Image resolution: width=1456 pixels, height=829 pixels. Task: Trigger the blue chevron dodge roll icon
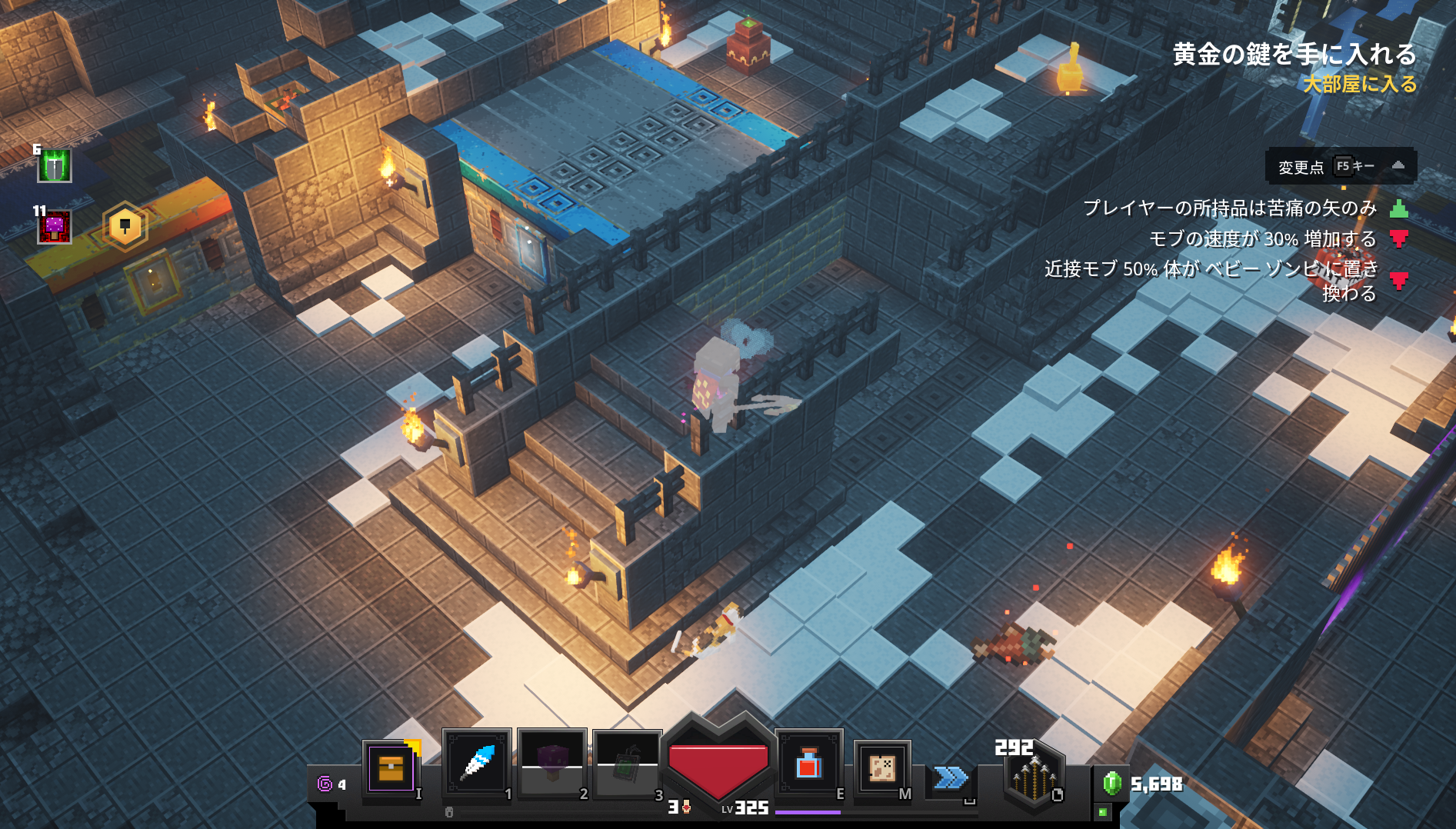click(951, 777)
